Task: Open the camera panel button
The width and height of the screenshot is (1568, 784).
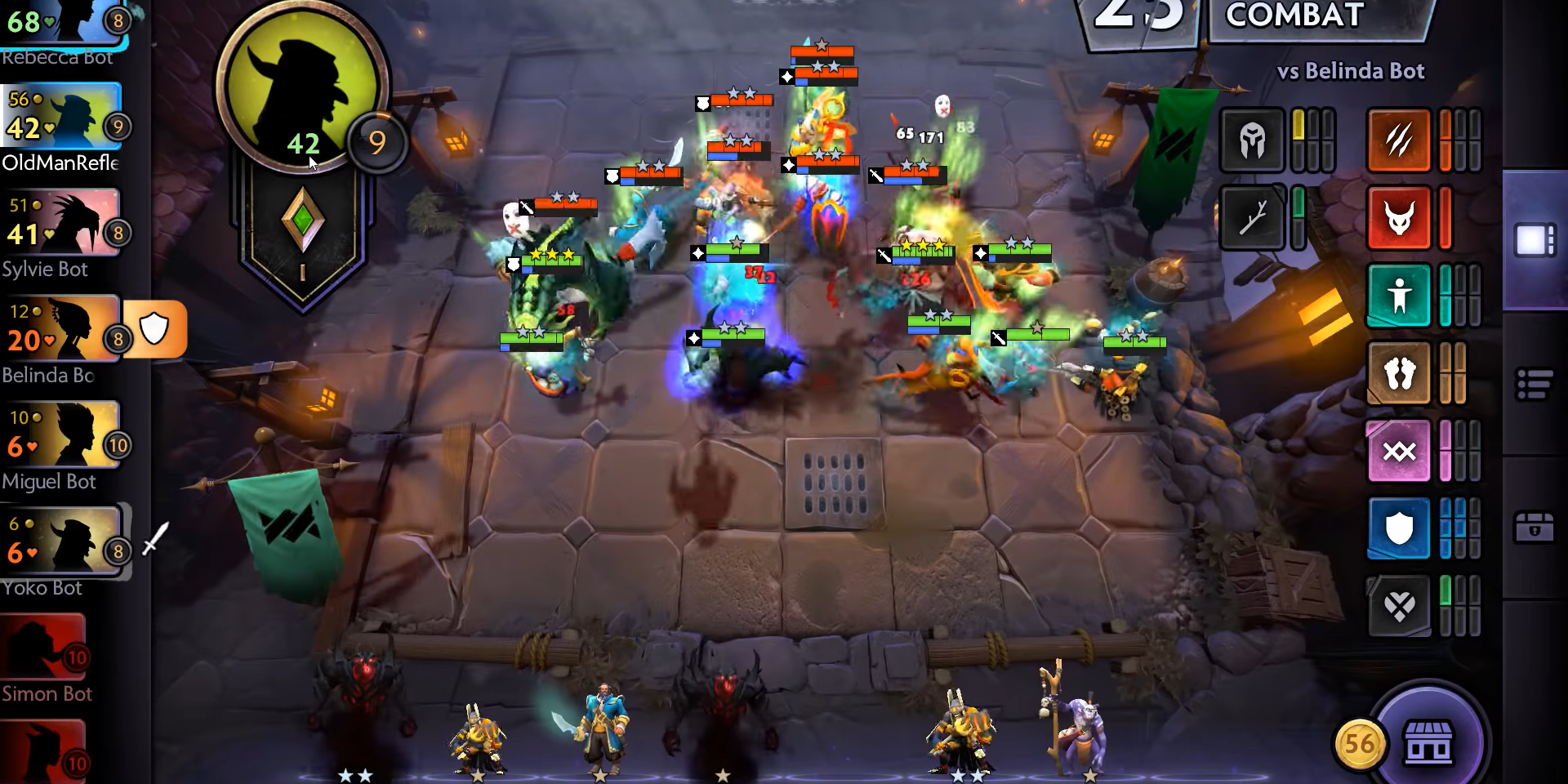Action: tap(1535, 241)
